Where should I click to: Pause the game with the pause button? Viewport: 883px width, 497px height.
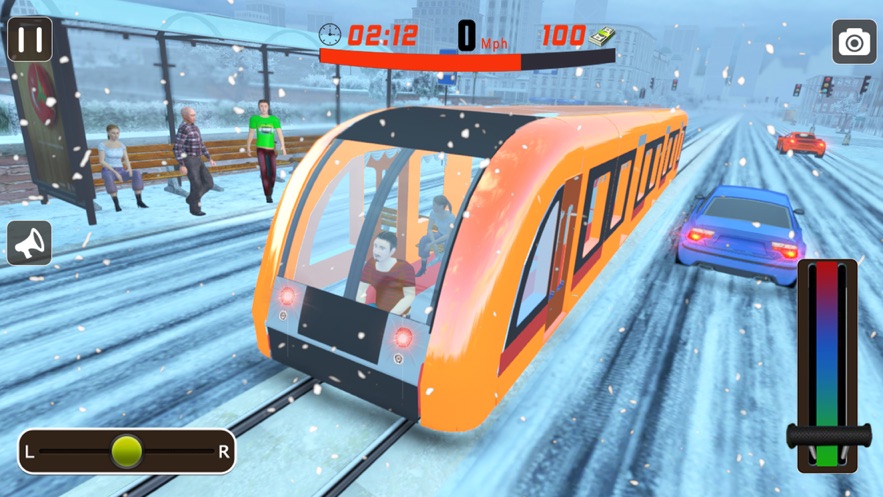point(30,40)
